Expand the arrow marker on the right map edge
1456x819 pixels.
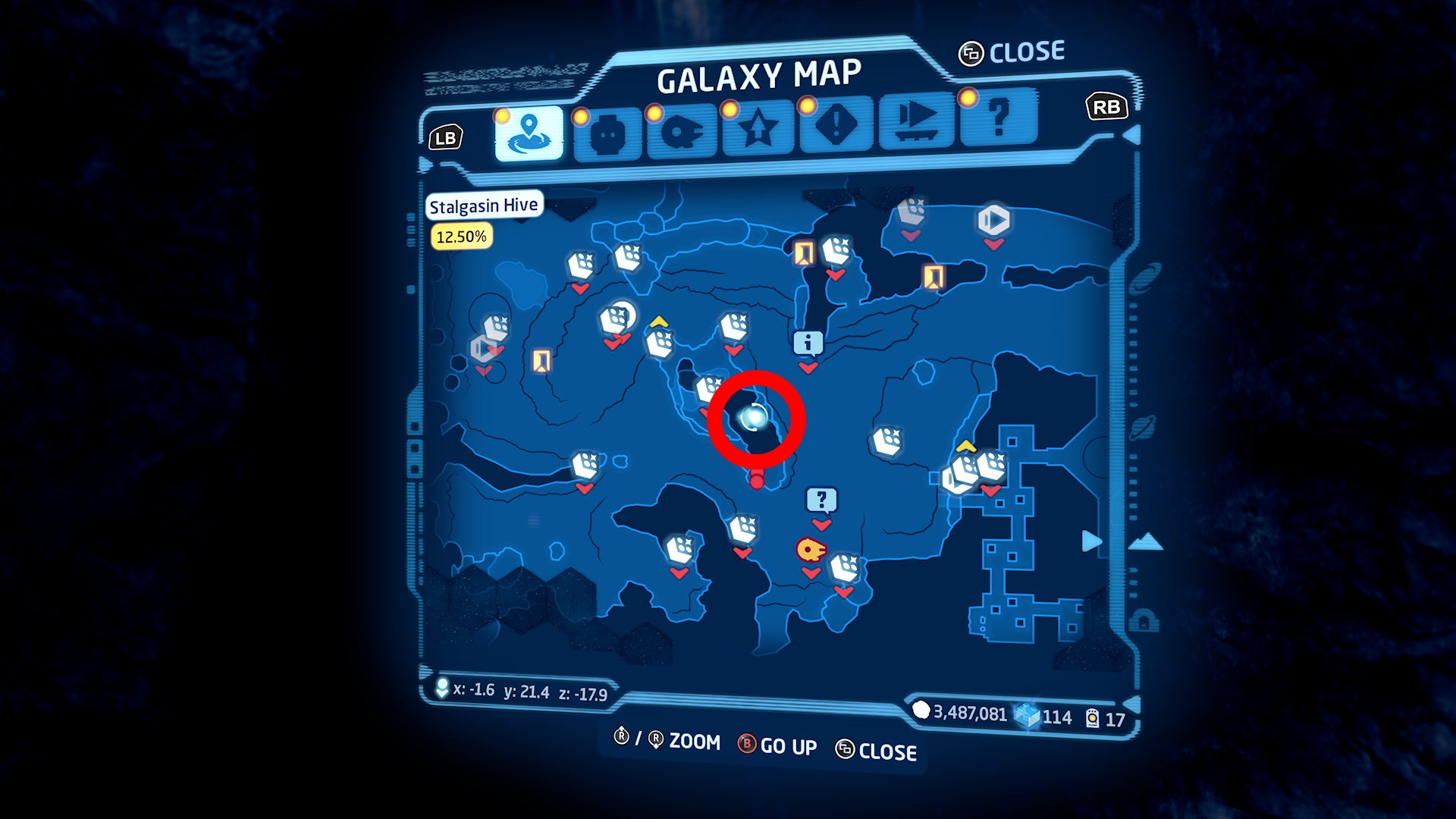tap(1090, 541)
